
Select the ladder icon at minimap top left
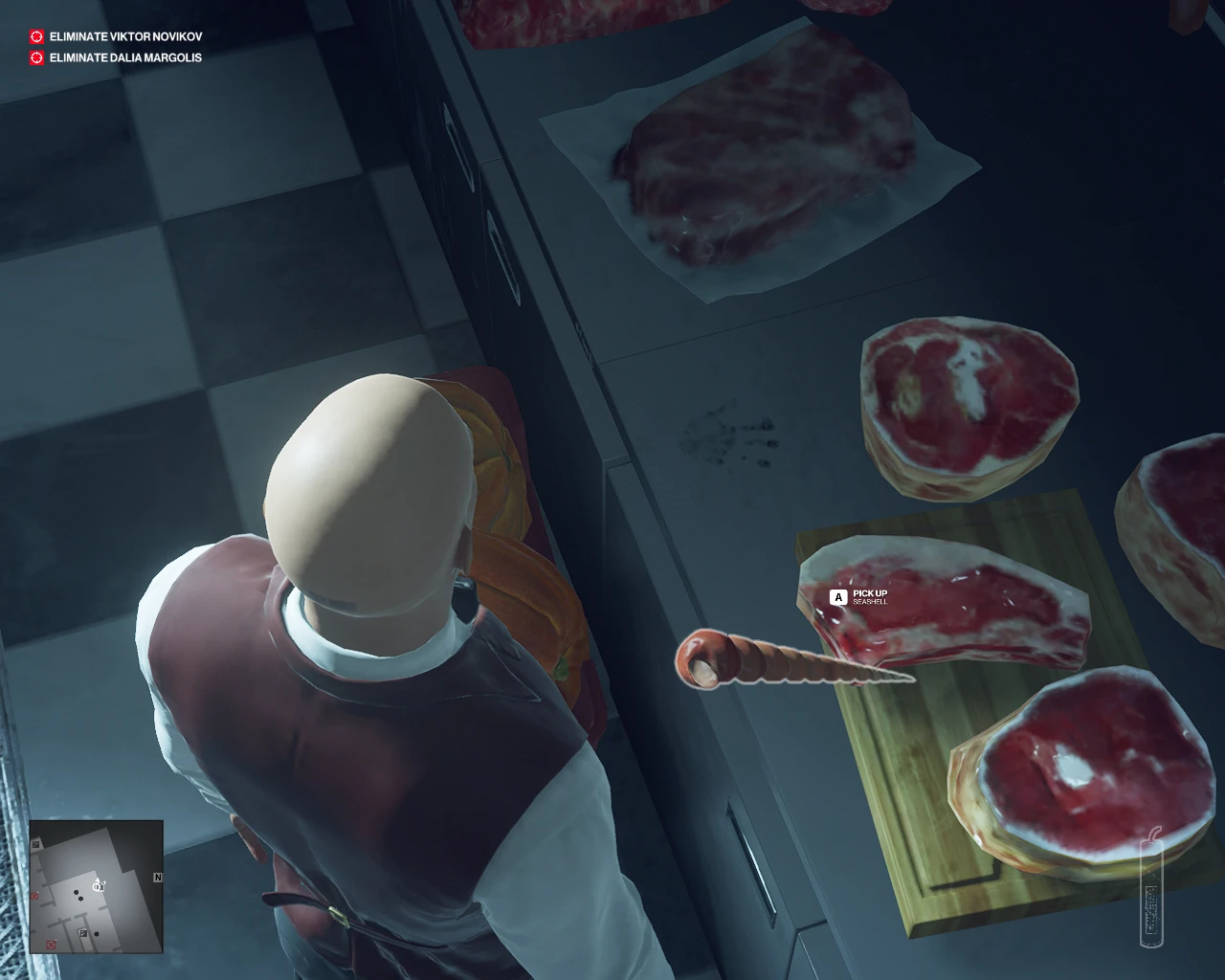coord(35,845)
